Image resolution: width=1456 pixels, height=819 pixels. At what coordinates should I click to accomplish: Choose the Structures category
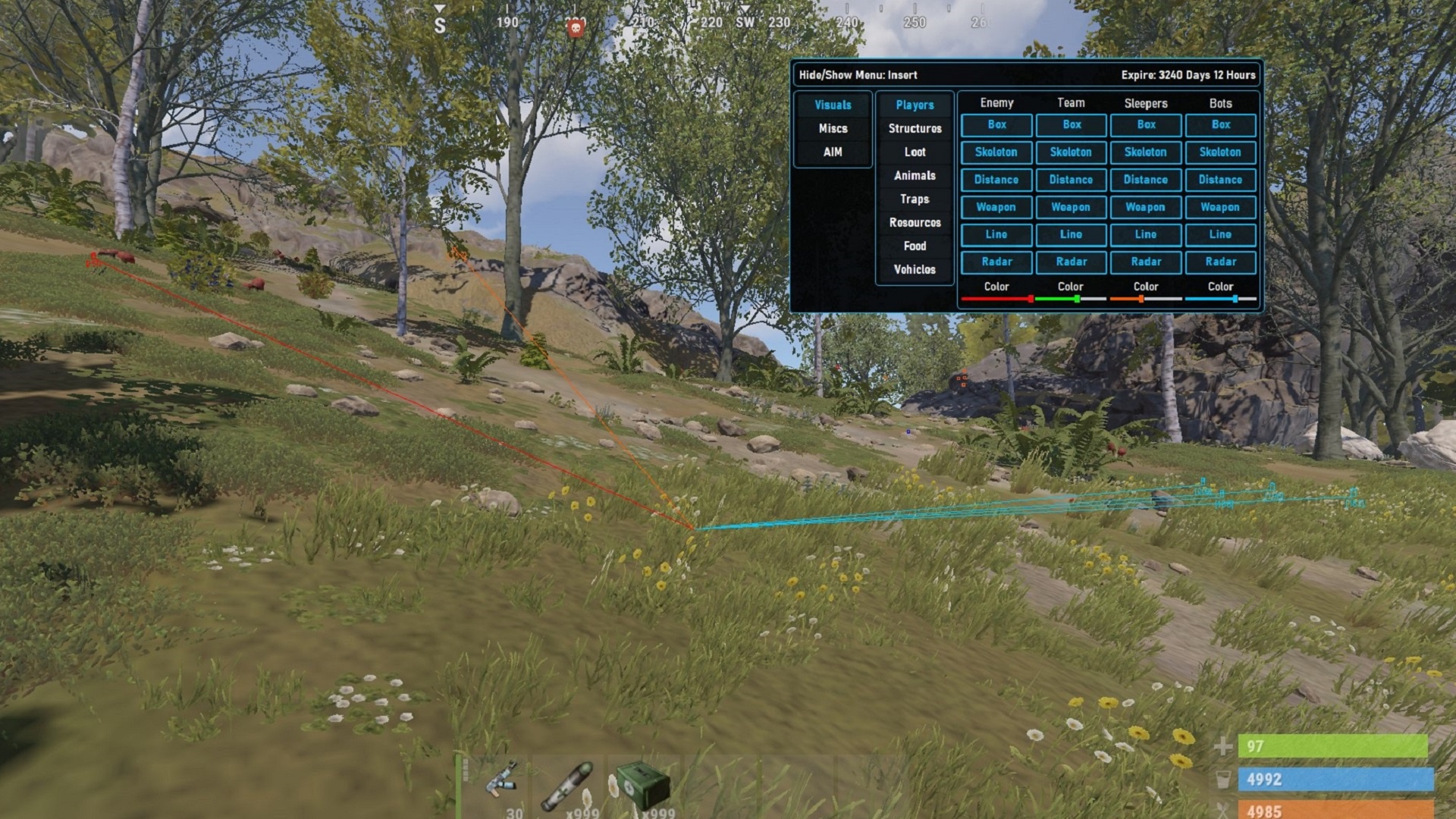click(915, 129)
